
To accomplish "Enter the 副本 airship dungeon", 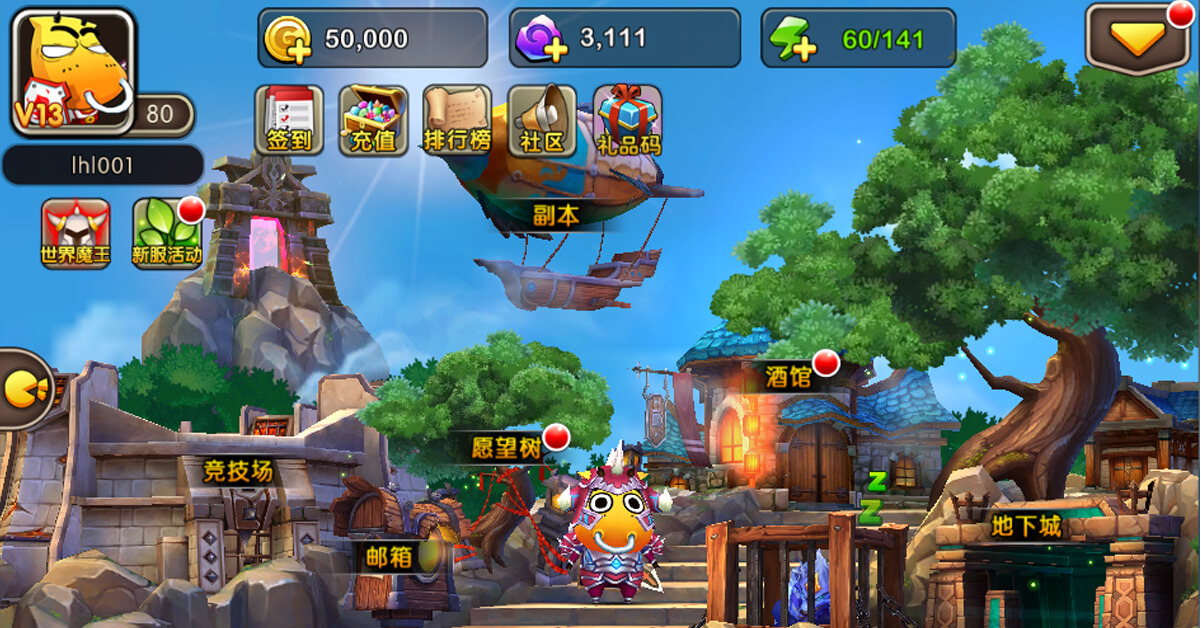I will 556,214.
